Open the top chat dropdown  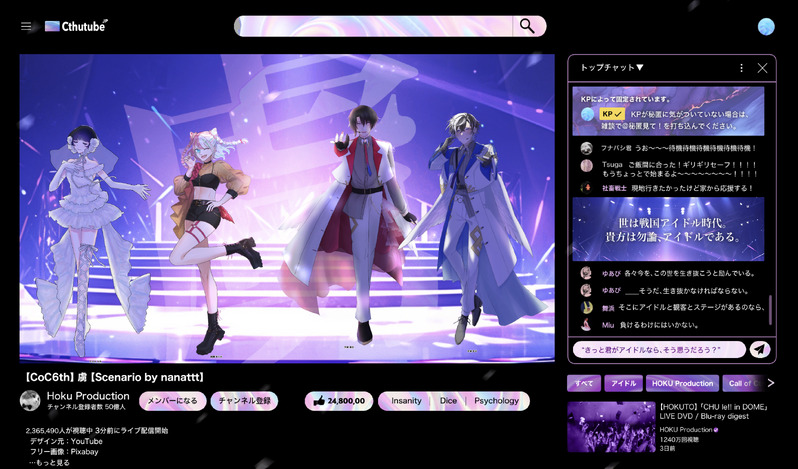(x=612, y=68)
